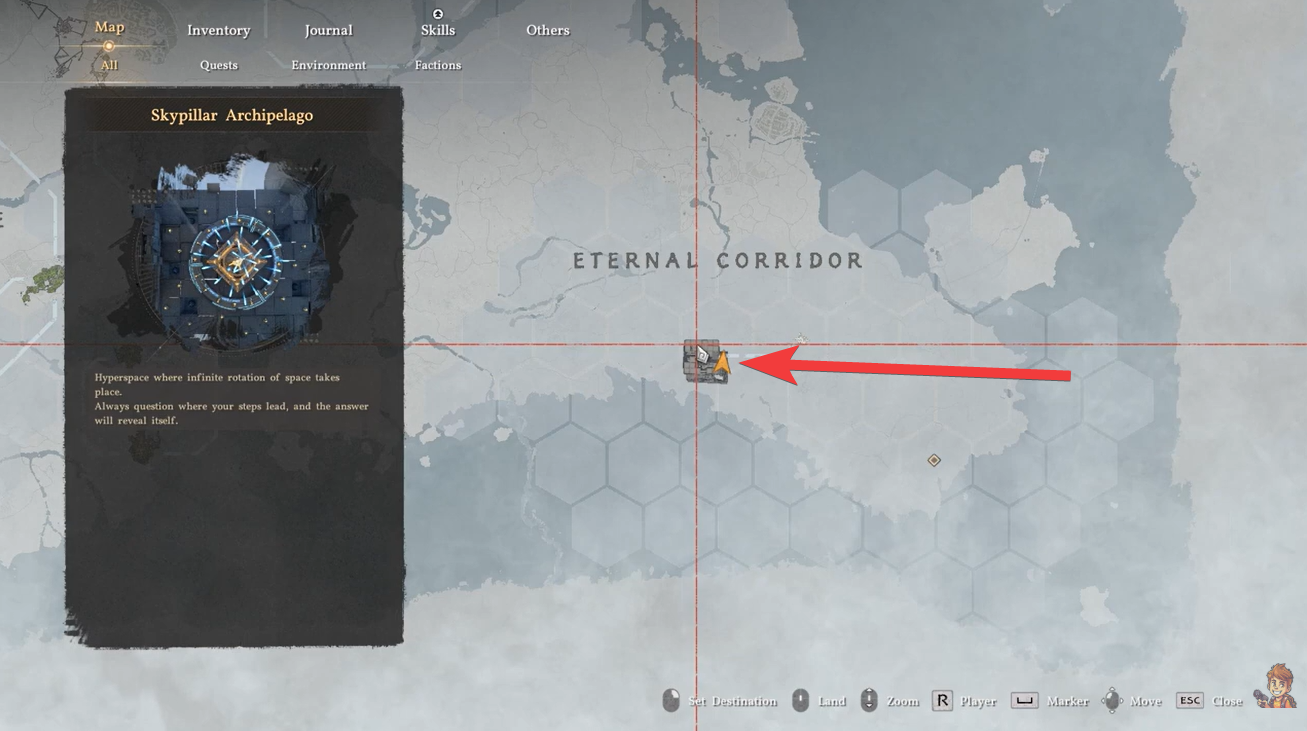Select the All map filter

pos(109,65)
